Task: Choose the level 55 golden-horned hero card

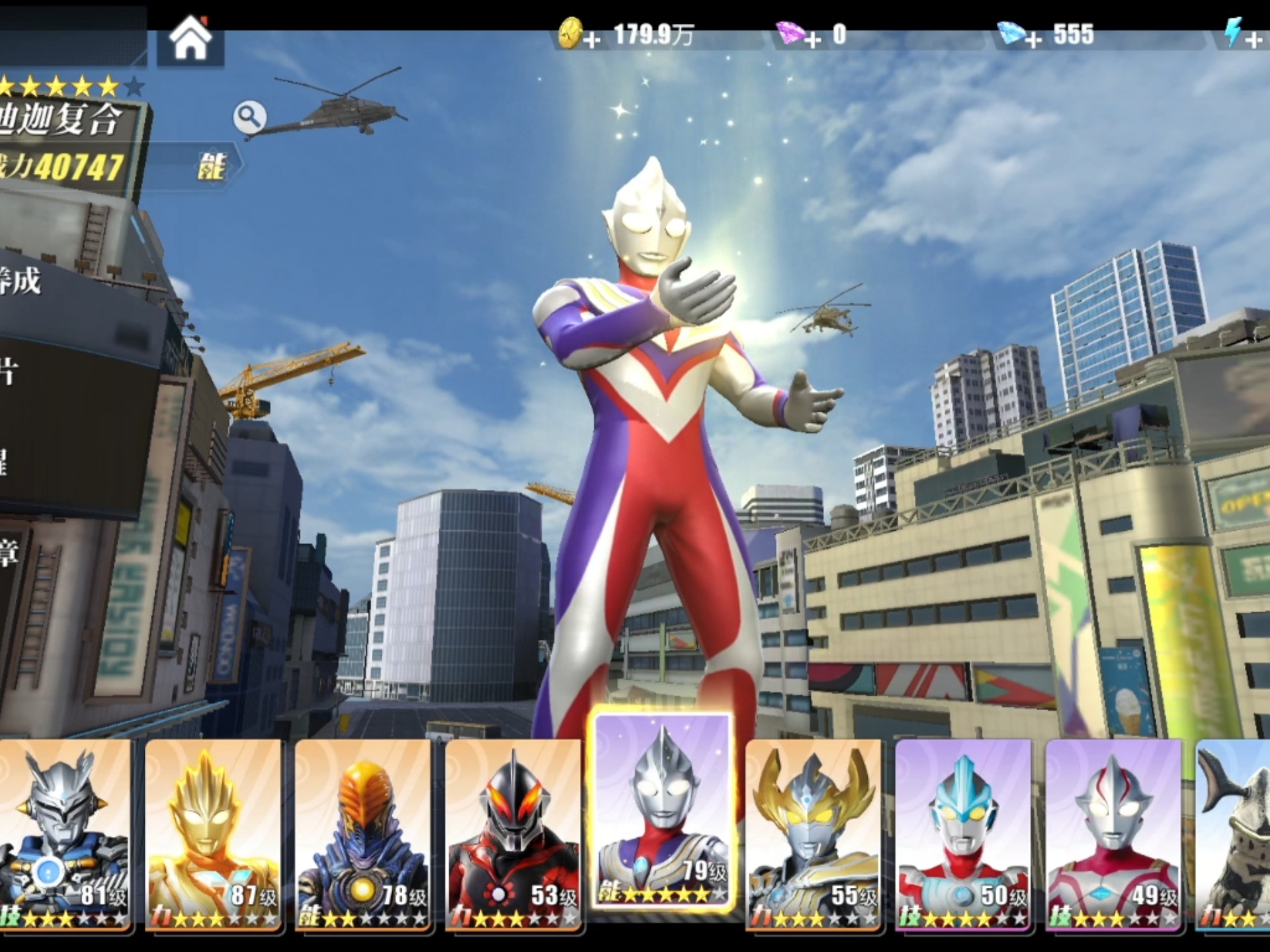Action: (813, 834)
